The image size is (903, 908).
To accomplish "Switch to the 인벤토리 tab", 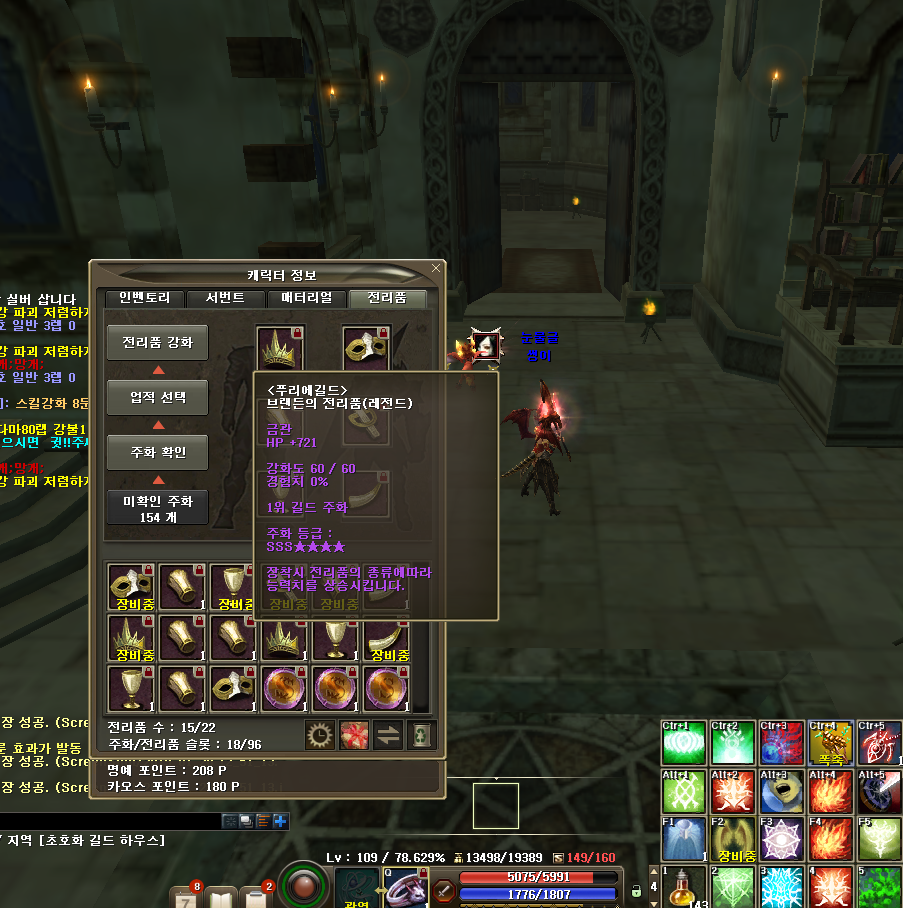I will [146, 298].
